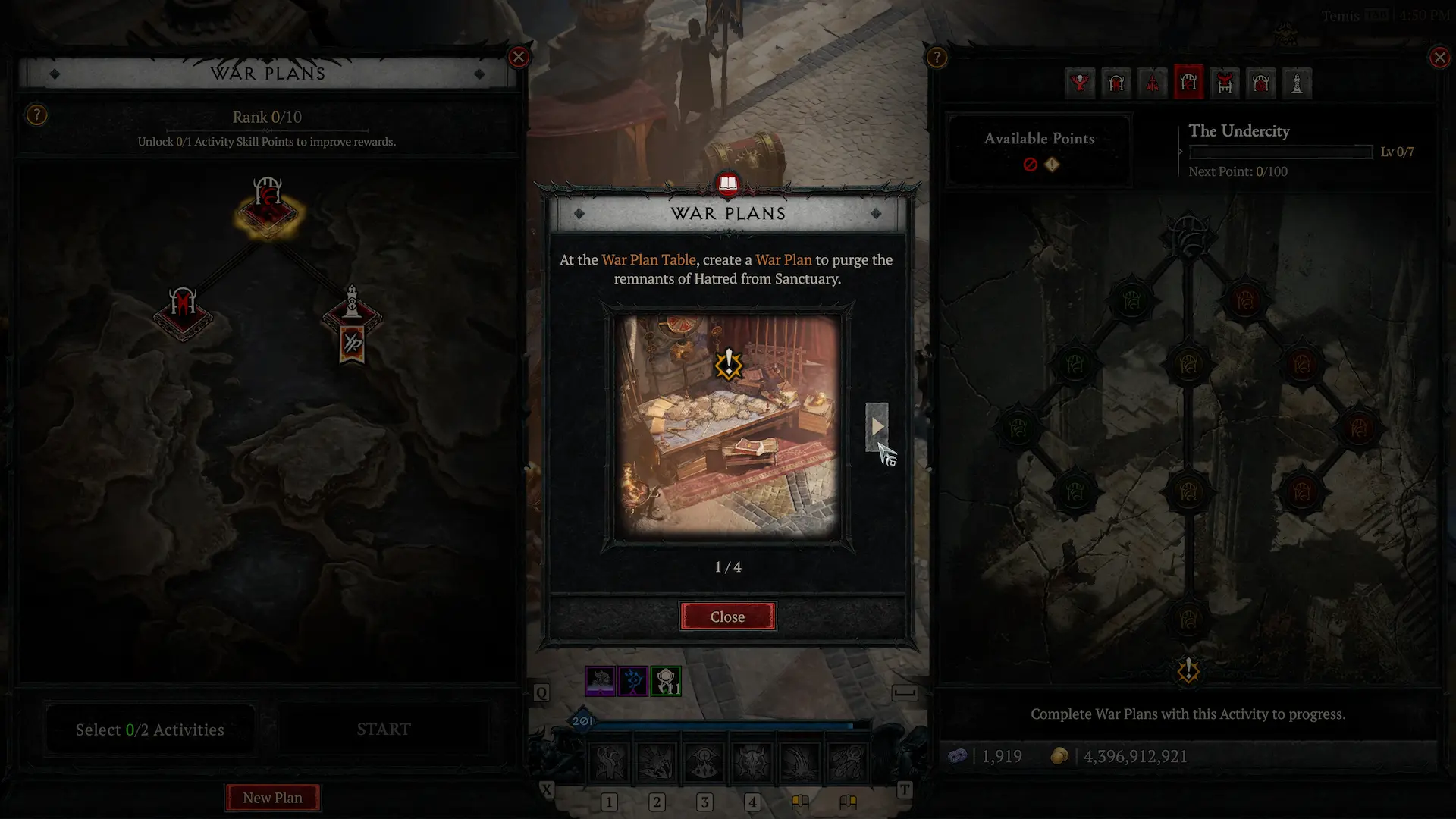
Task: Click The Undercity level progress bar
Action: 1280,152
